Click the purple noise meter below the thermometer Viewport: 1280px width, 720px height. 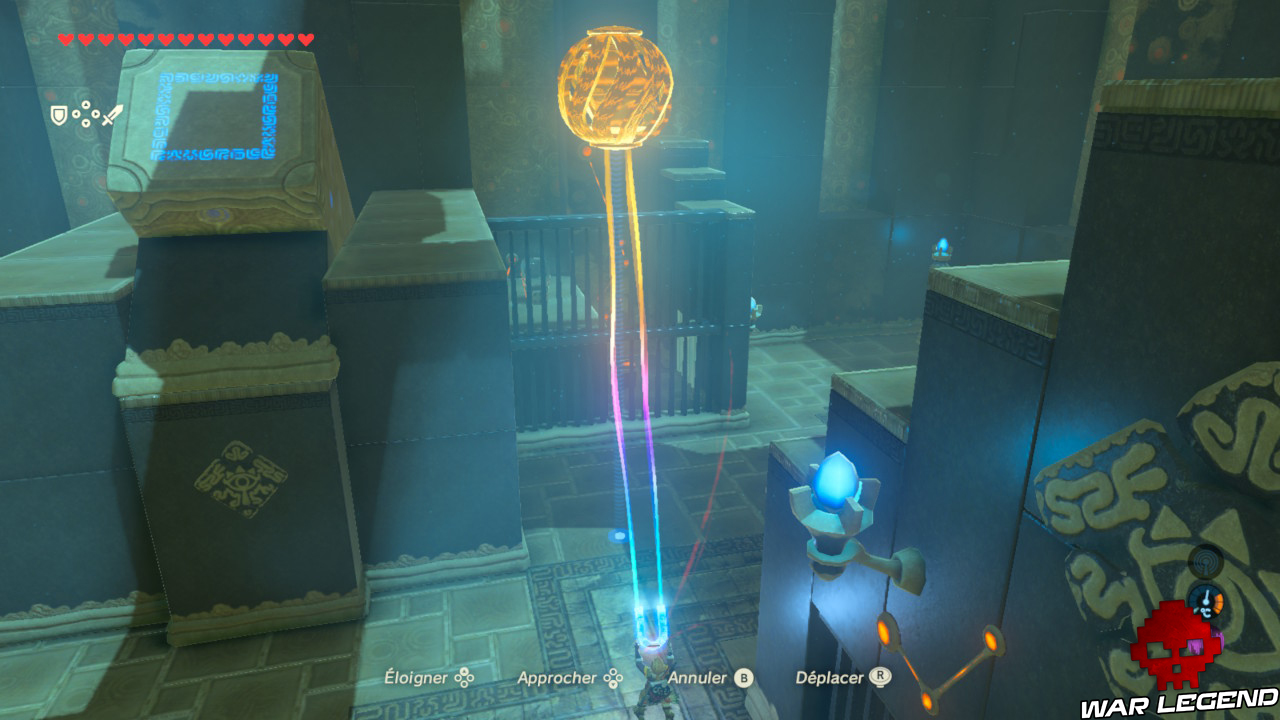pos(1218,638)
